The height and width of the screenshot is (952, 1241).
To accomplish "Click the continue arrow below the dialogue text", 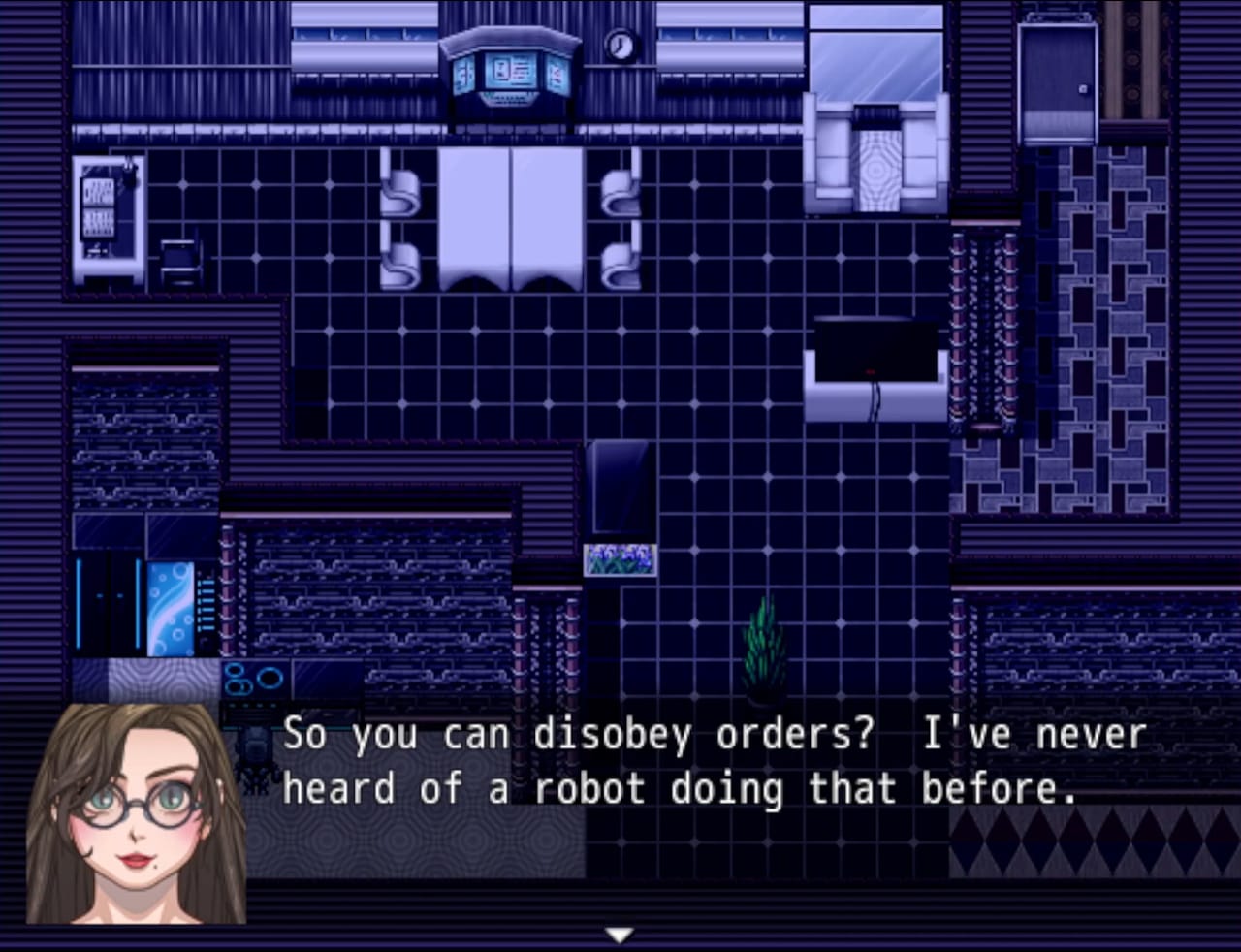I will [619, 934].
